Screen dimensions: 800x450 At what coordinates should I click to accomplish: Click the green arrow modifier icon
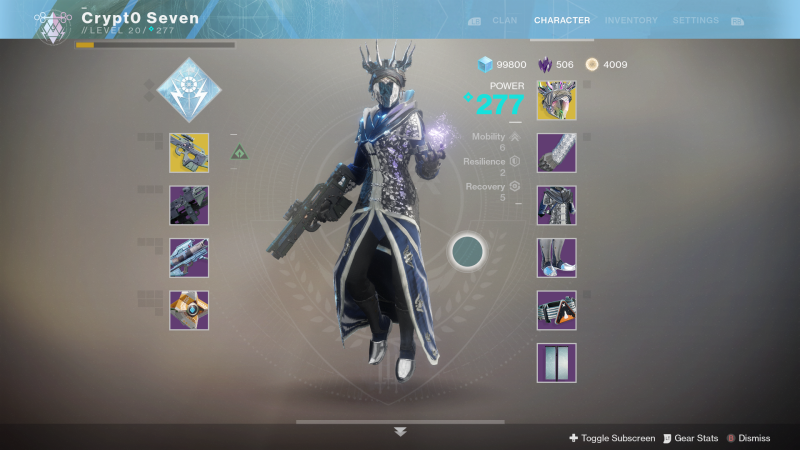(x=240, y=152)
